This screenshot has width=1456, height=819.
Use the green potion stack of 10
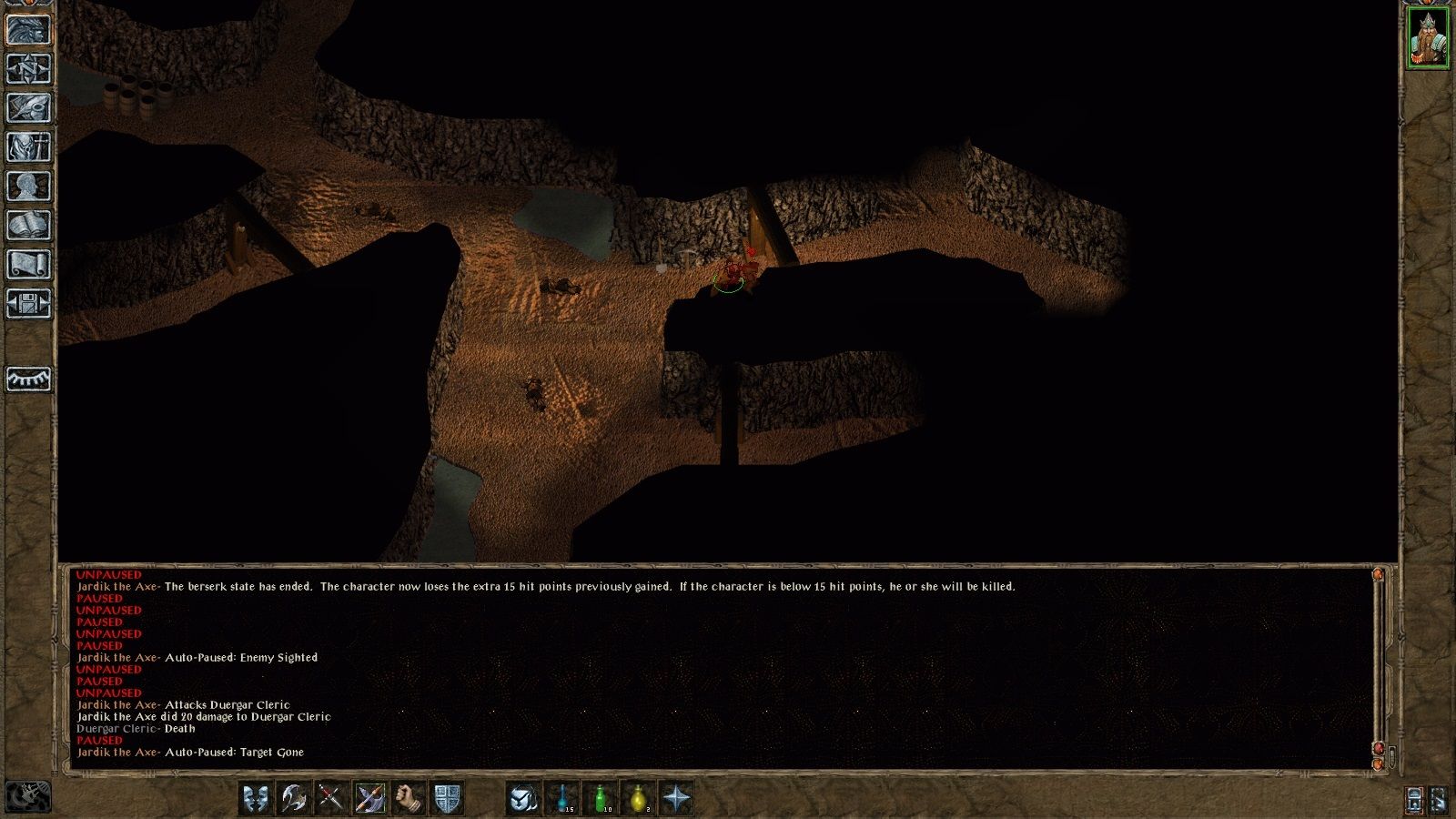[601, 798]
